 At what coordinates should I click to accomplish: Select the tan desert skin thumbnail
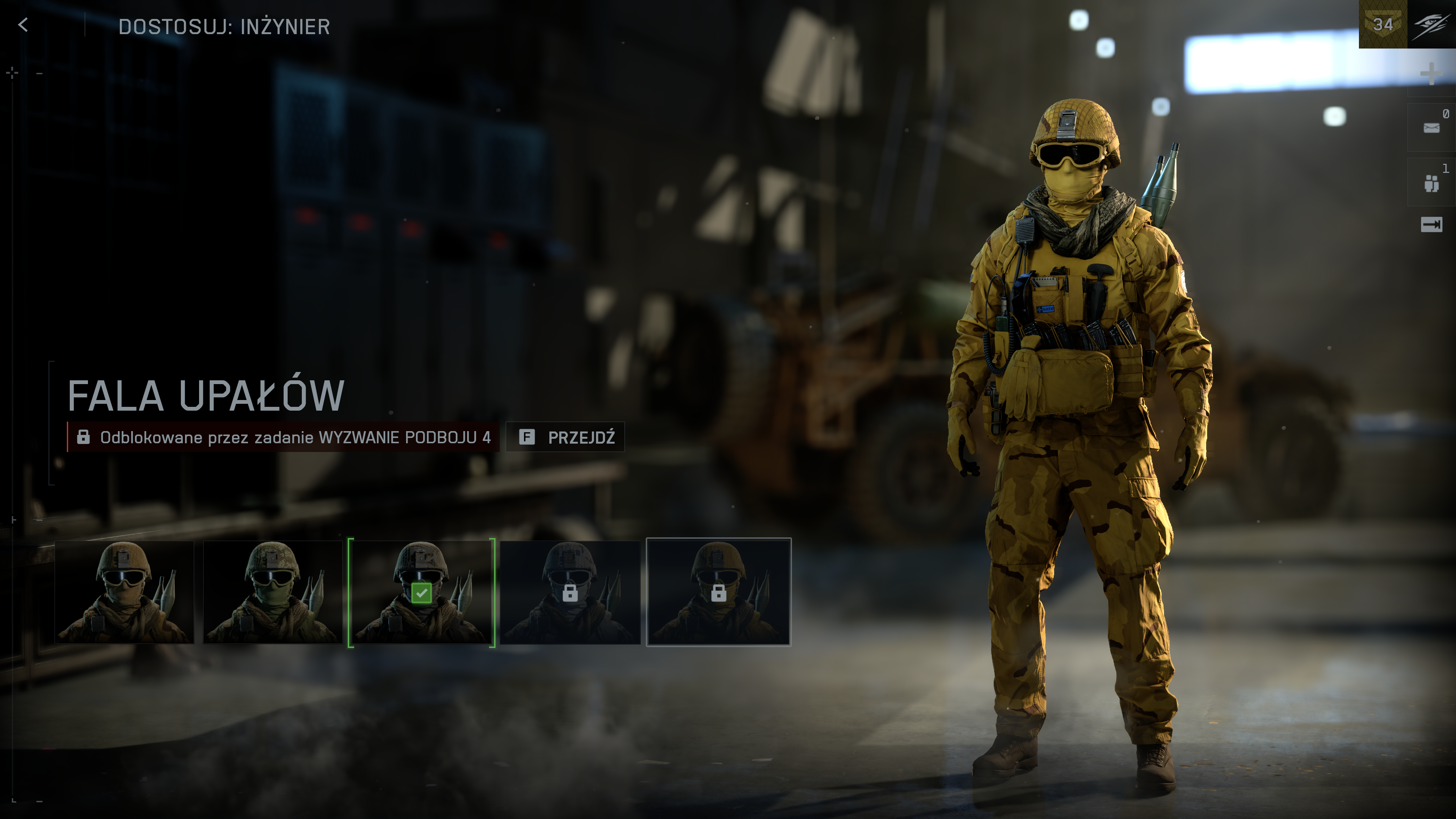pyautogui.click(x=124, y=592)
